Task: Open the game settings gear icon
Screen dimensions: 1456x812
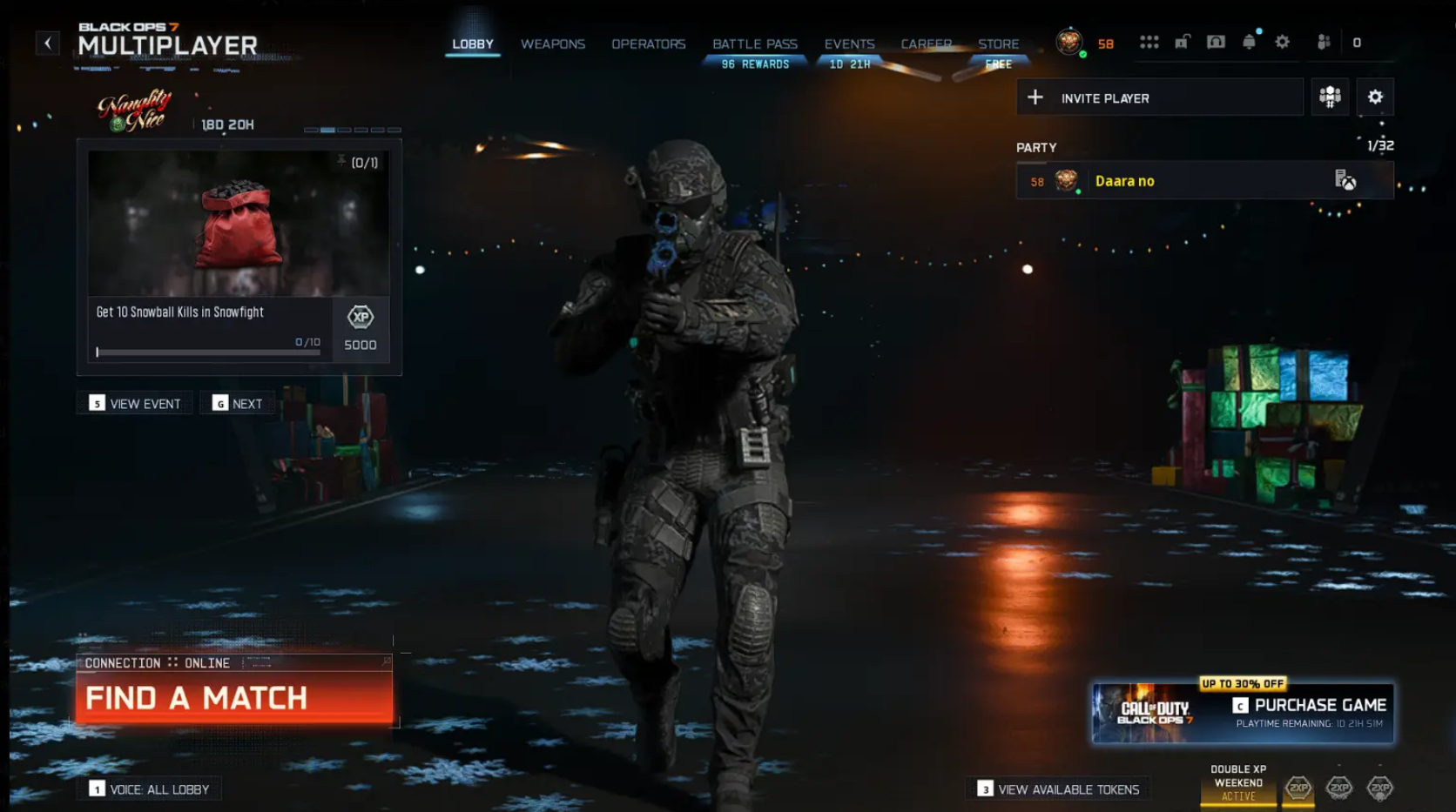Action: pos(1282,41)
